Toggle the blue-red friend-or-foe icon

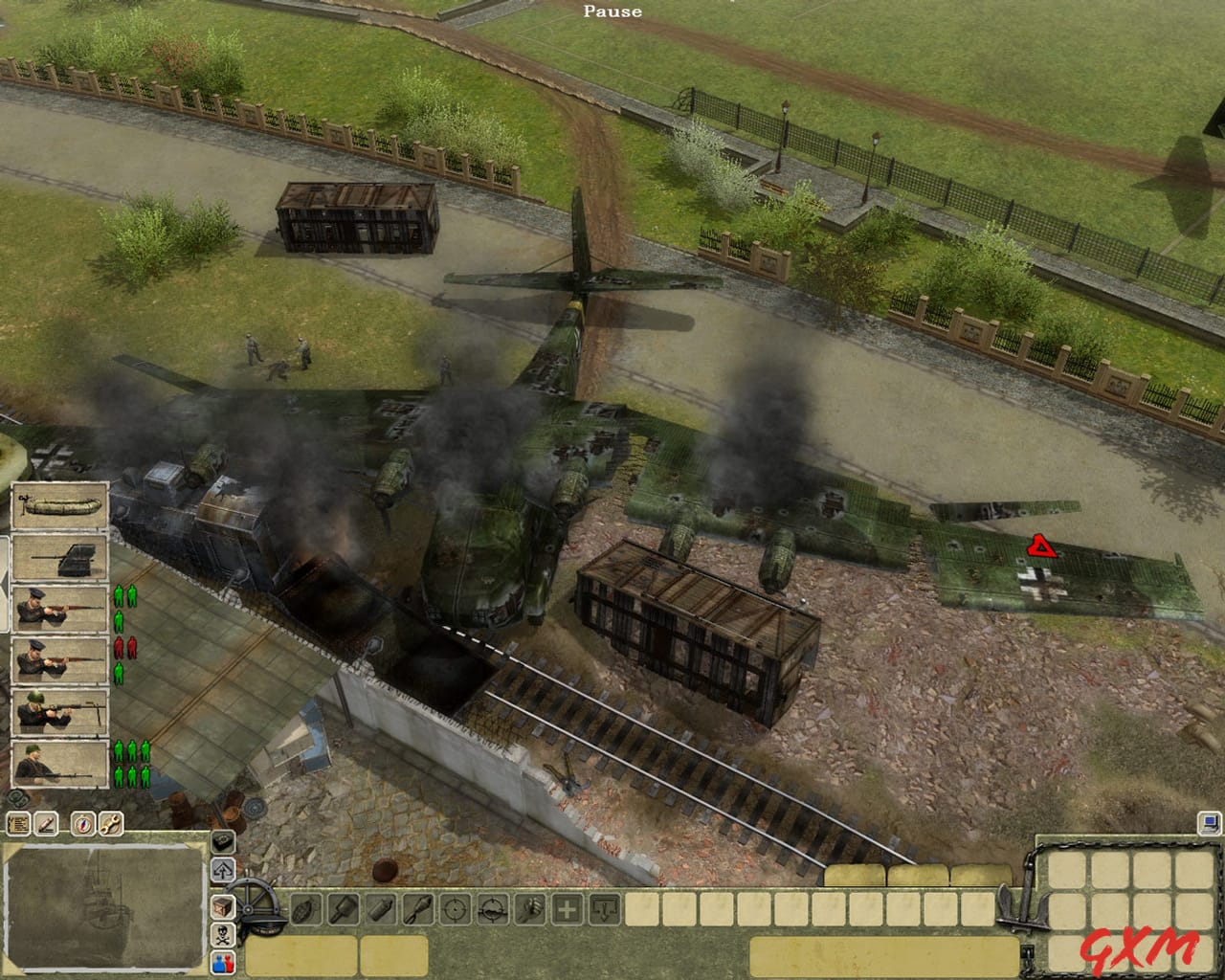pos(224,963)
